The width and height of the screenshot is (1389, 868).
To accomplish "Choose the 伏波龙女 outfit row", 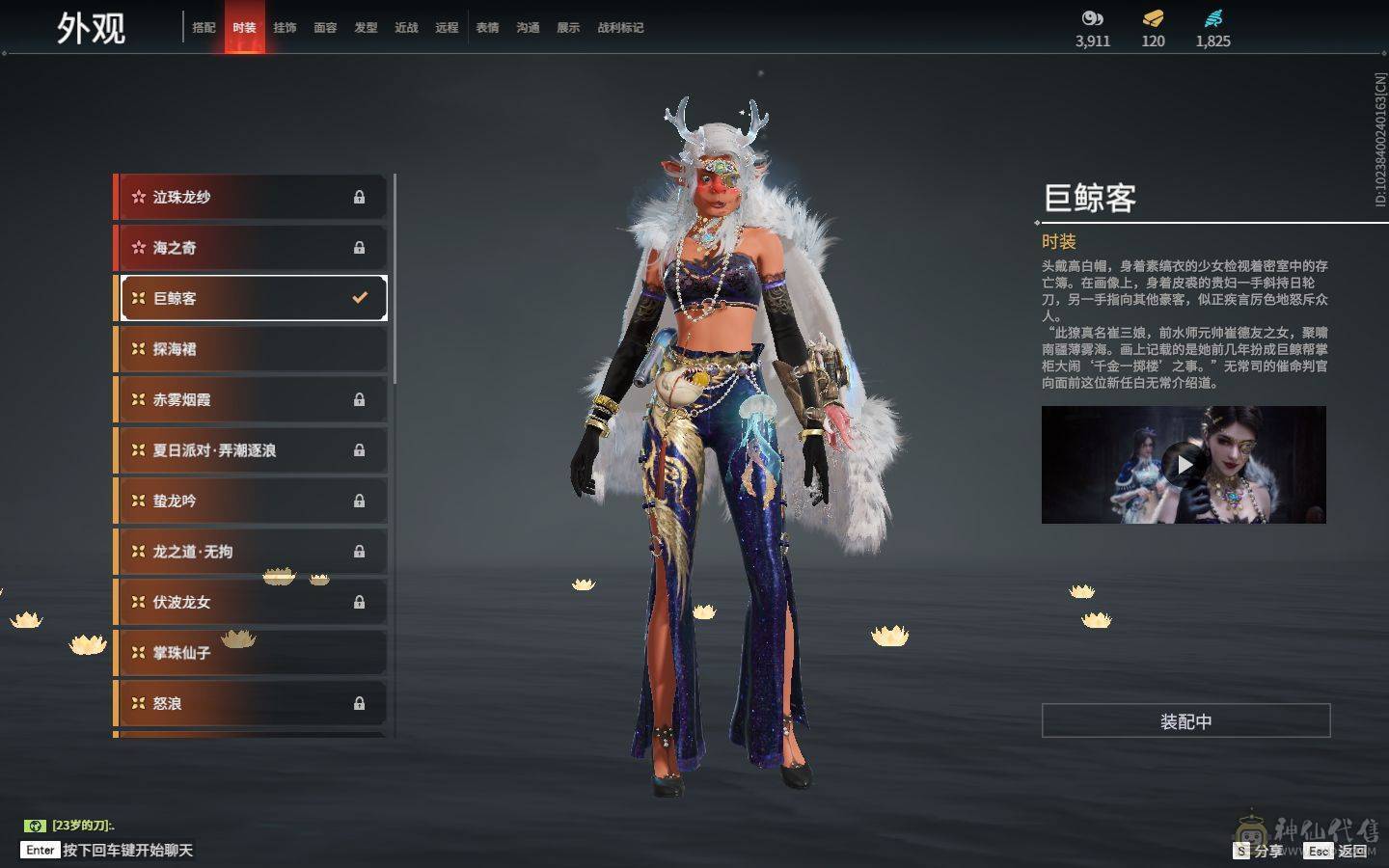I will coord(251,602).
